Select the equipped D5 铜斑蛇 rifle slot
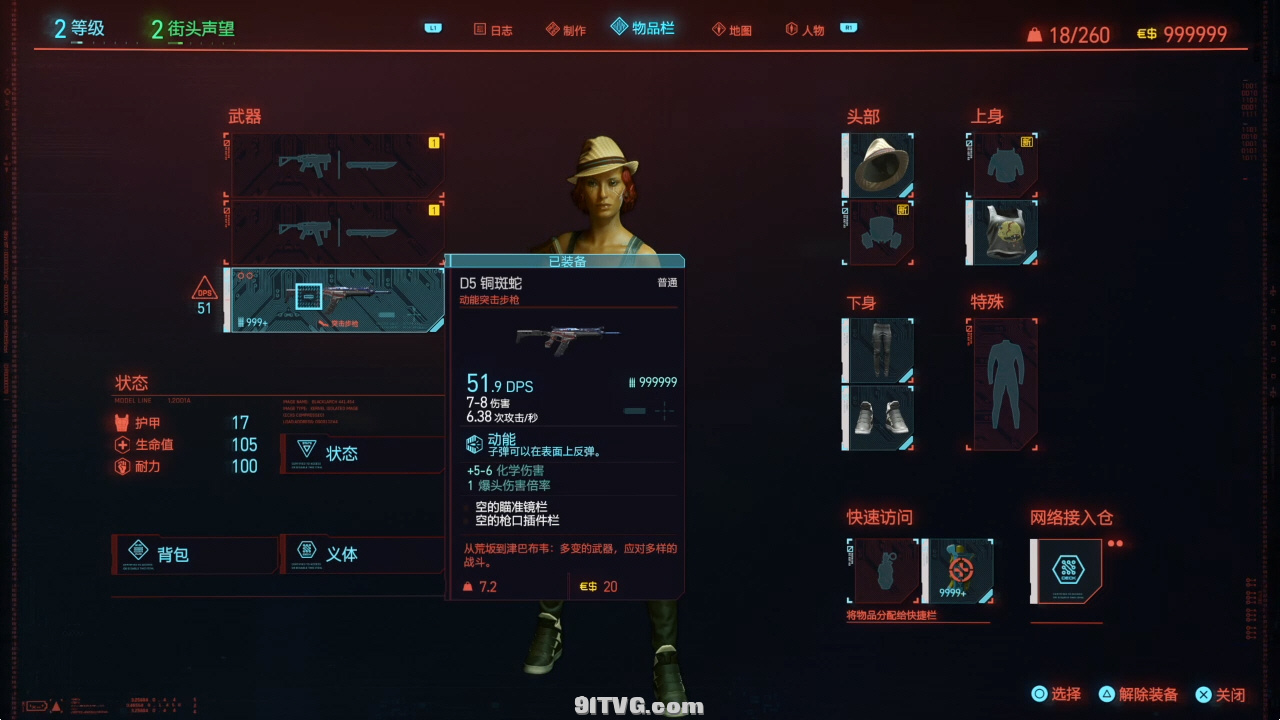The width and height of the screenshot is (1280, 720). [334, 299]
